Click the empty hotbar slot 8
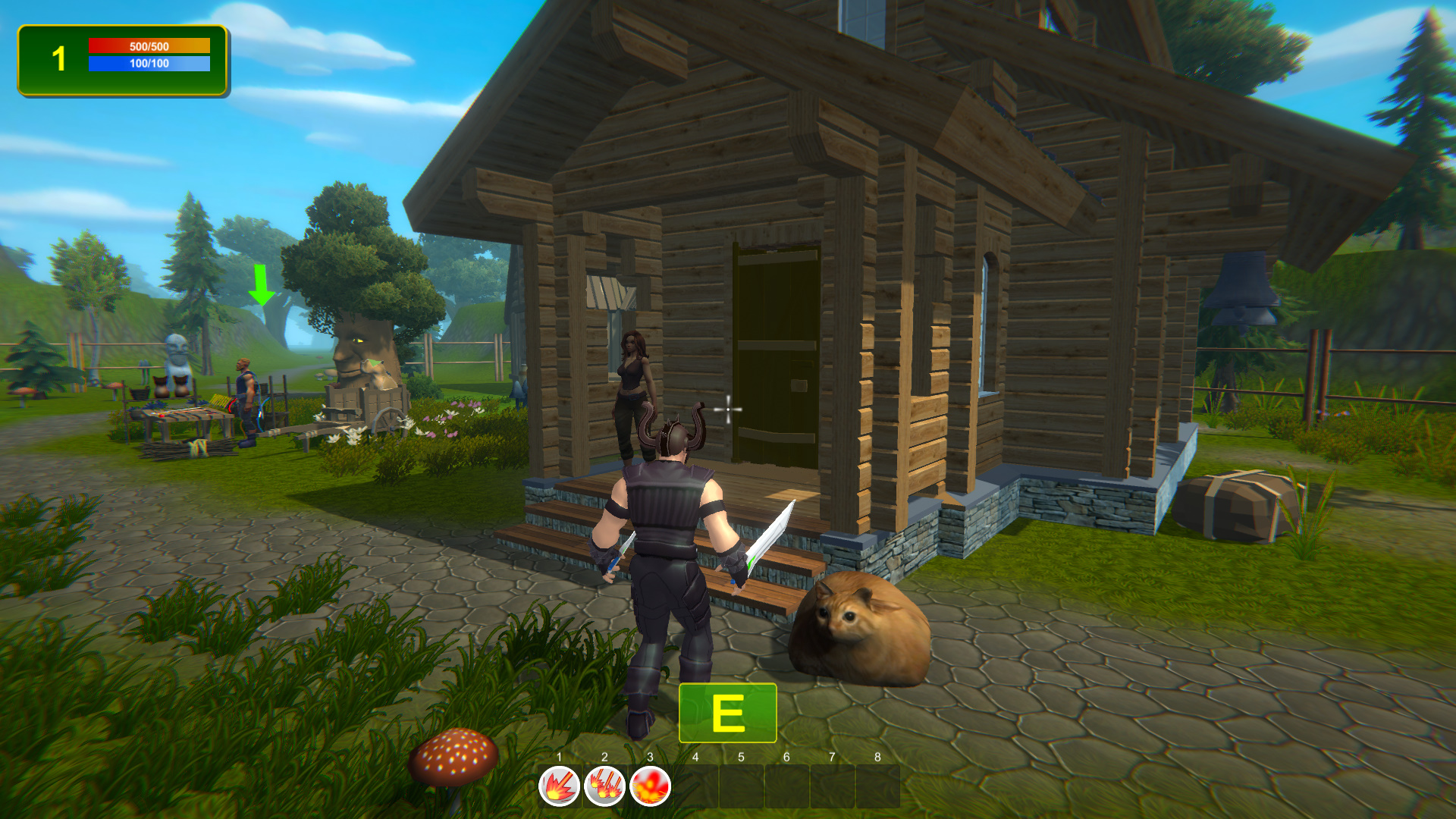1456x819 pixels. coord(878,786)
